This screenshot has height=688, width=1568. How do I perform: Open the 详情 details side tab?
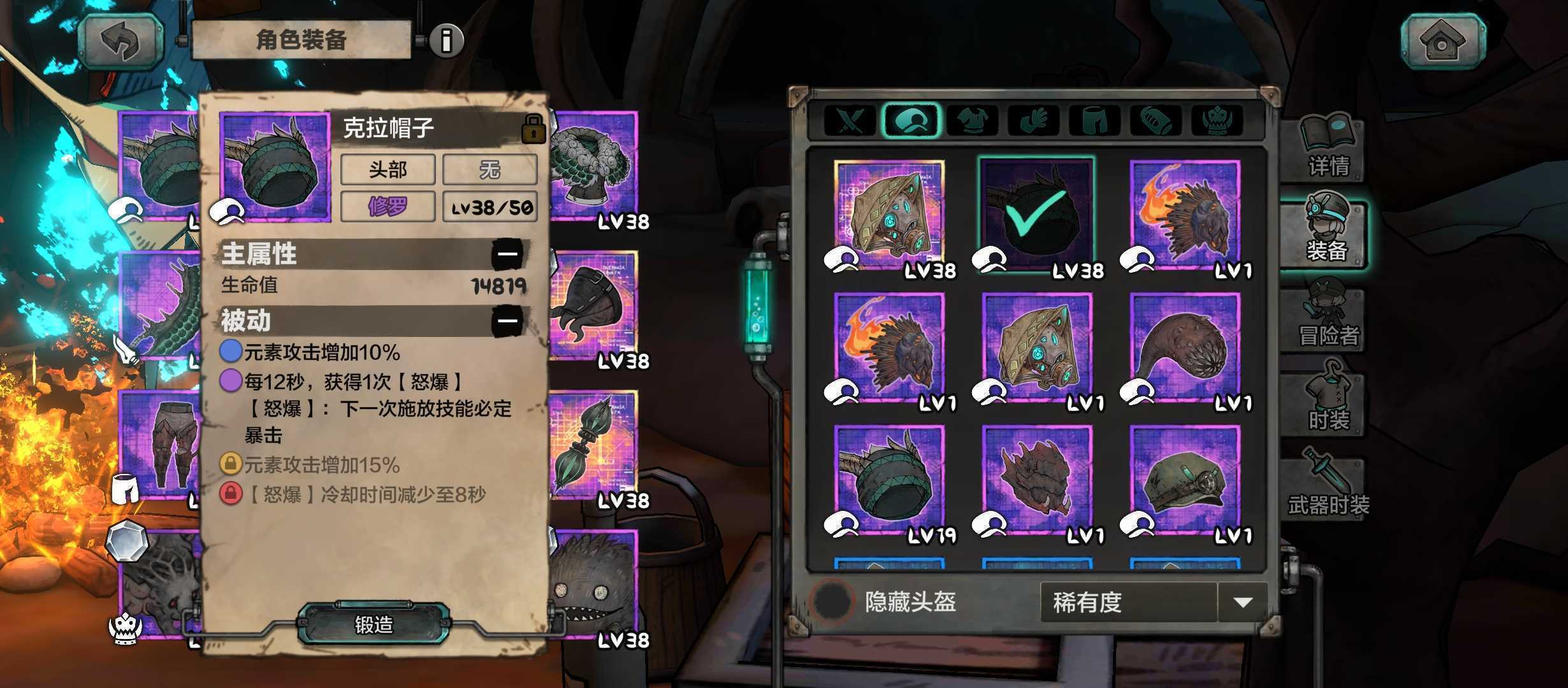(x=1328, y=148)
